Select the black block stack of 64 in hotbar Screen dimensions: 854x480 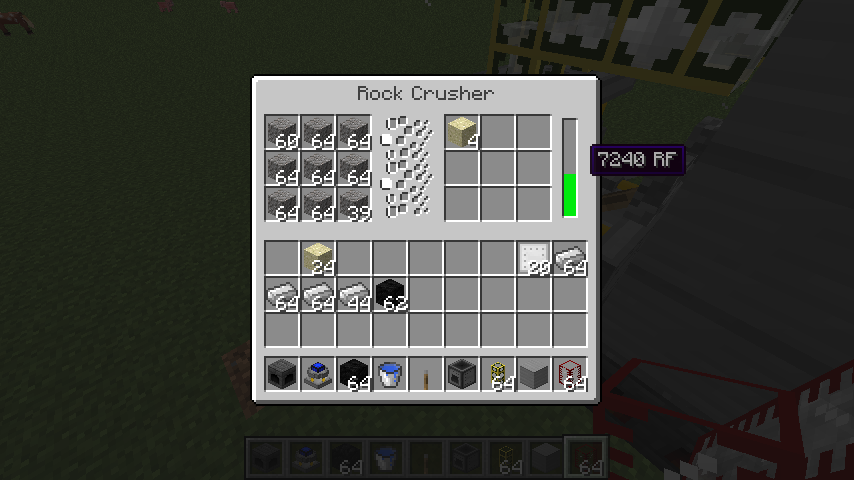click(355, 374)
